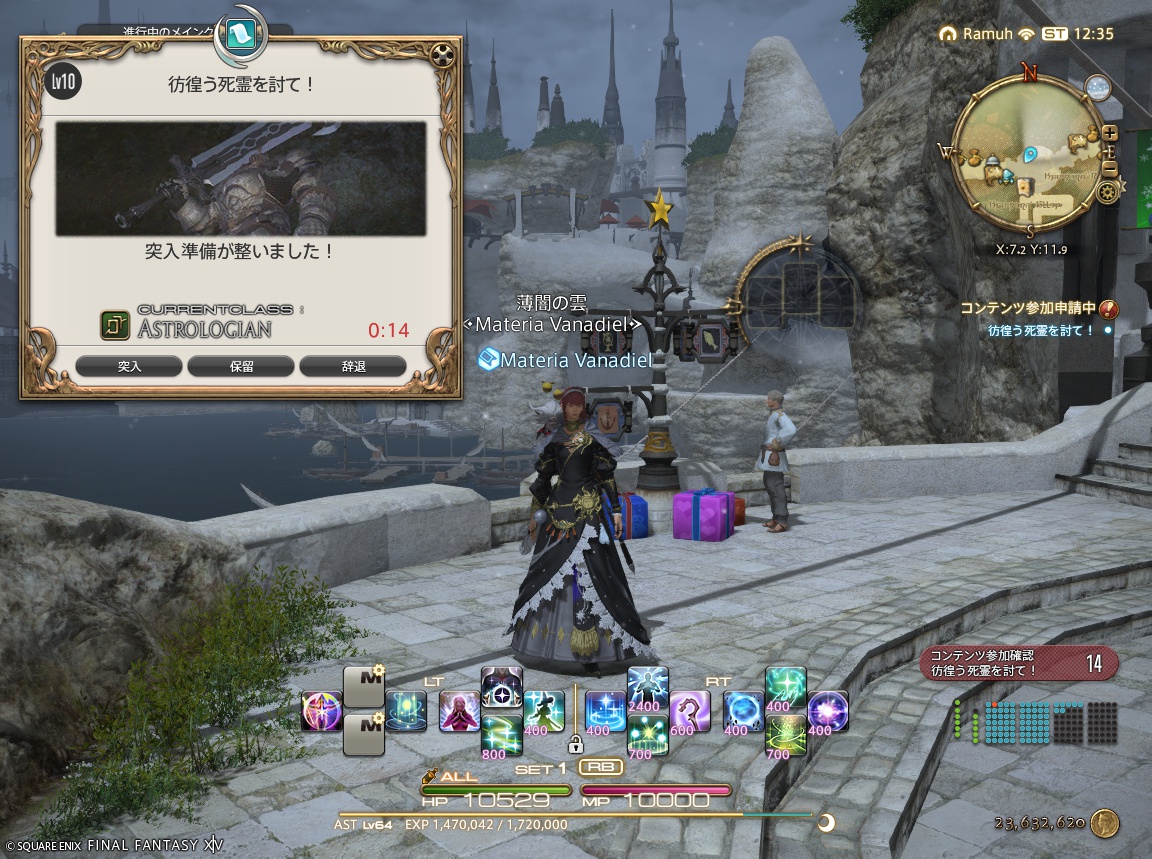Viewport: 1152px width, 859px height.
Task: Use the purple staff ability costing 600
Action: (x=689, y=711)
